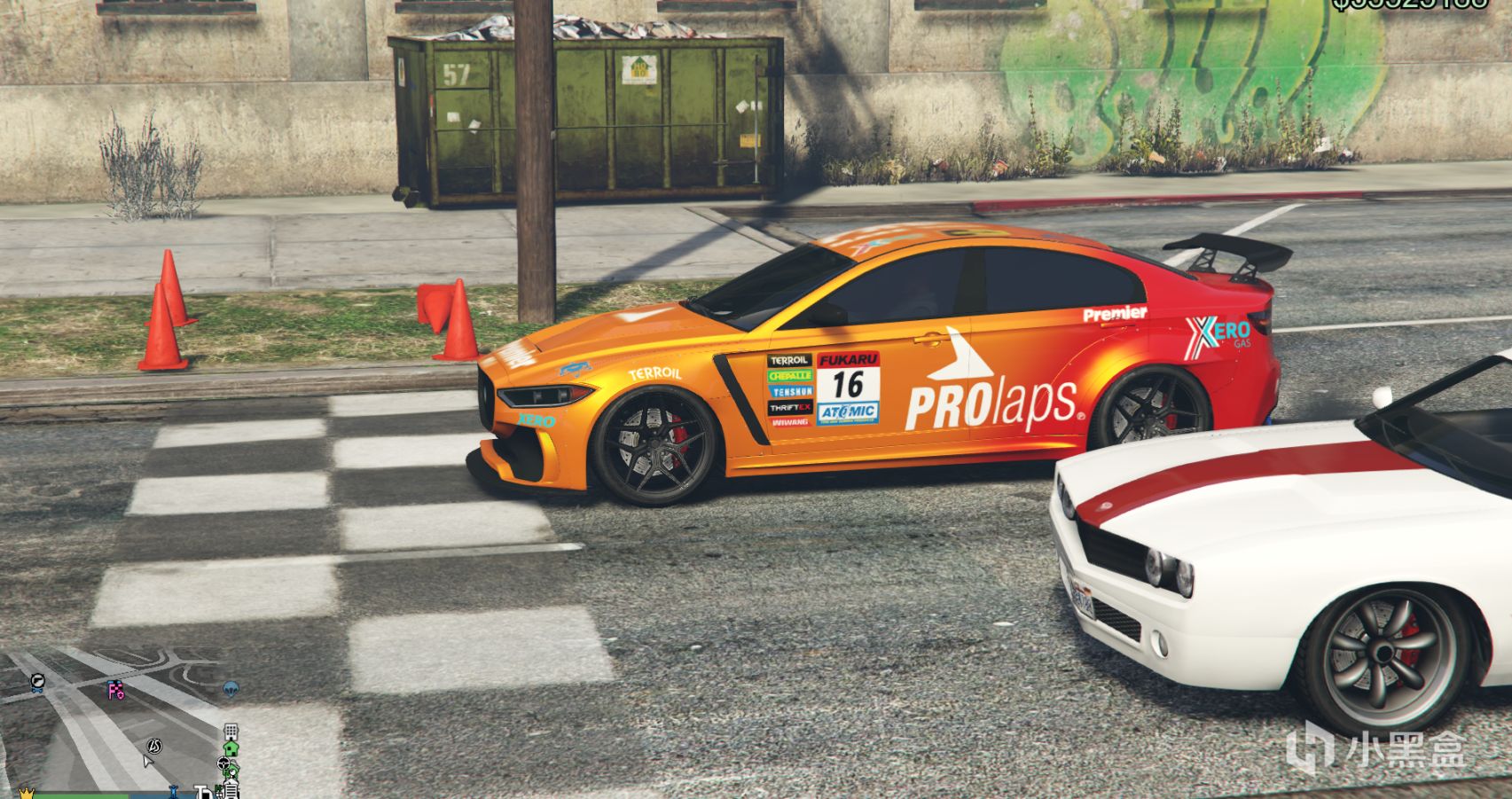Click the ATOMIC sponsor sticker
Image resolution: width=1512 pixels, height=799 pixels.
coord(849,412)
